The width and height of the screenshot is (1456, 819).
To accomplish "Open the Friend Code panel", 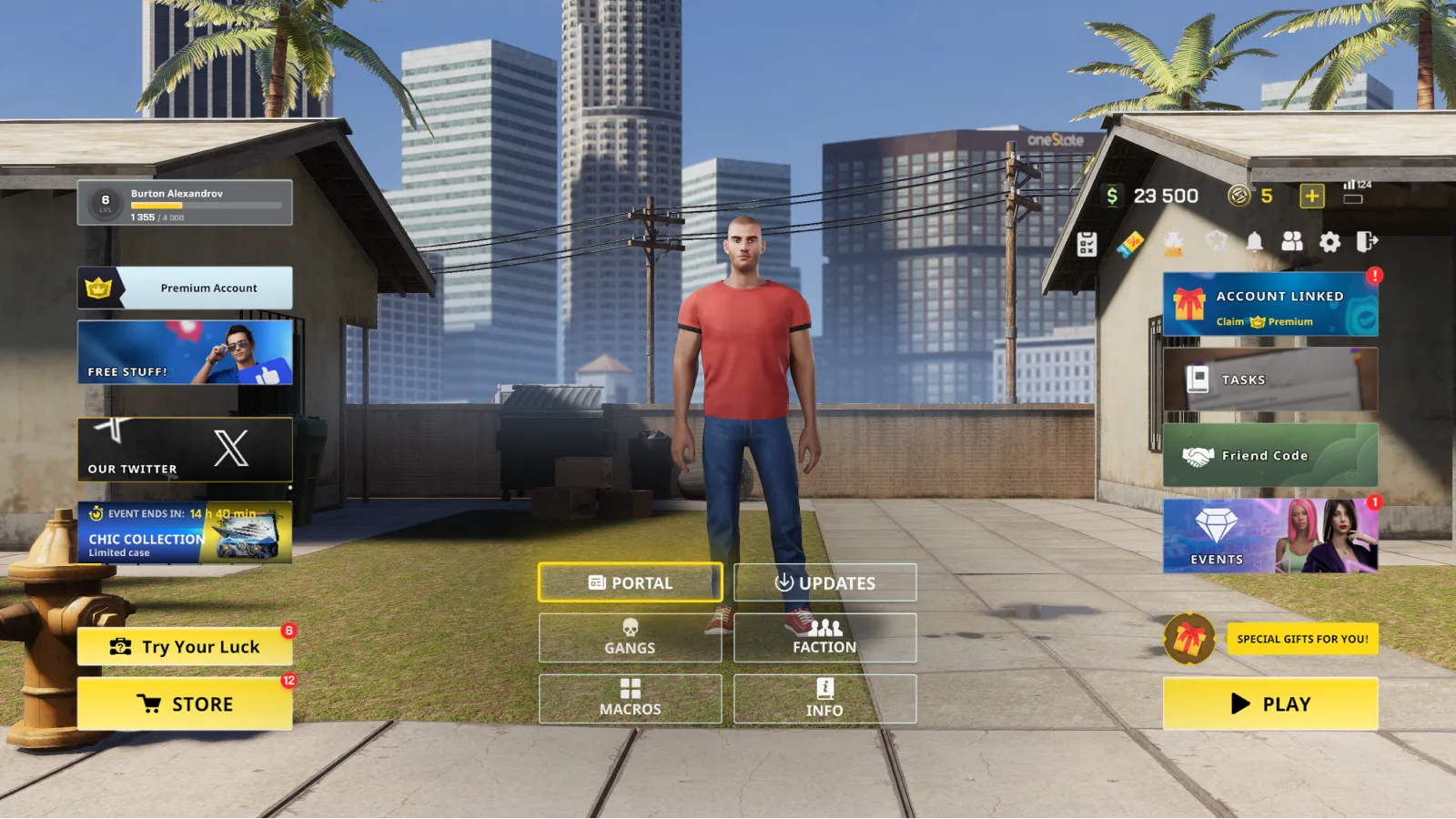I will click(x=1269, y=455).
